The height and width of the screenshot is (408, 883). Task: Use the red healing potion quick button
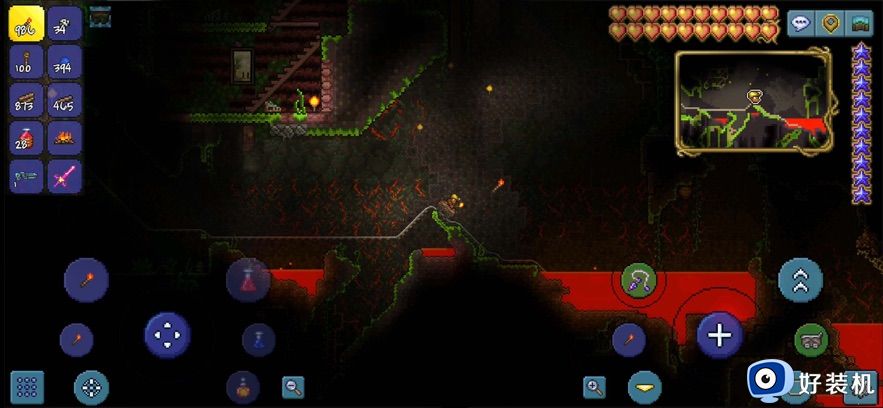coord(248,281)
